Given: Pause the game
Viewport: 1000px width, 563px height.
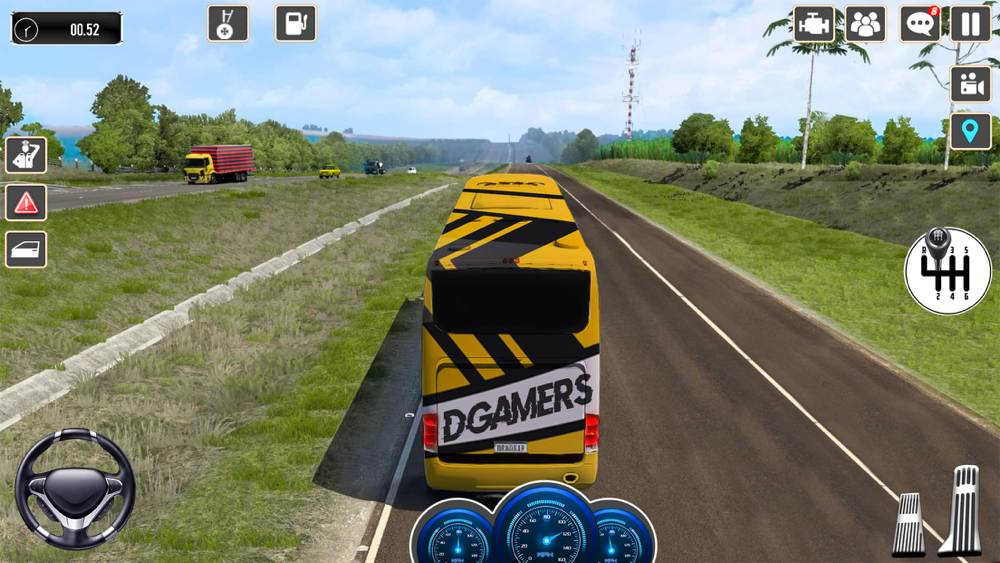Looking at the screenshot, I should 970,24.
